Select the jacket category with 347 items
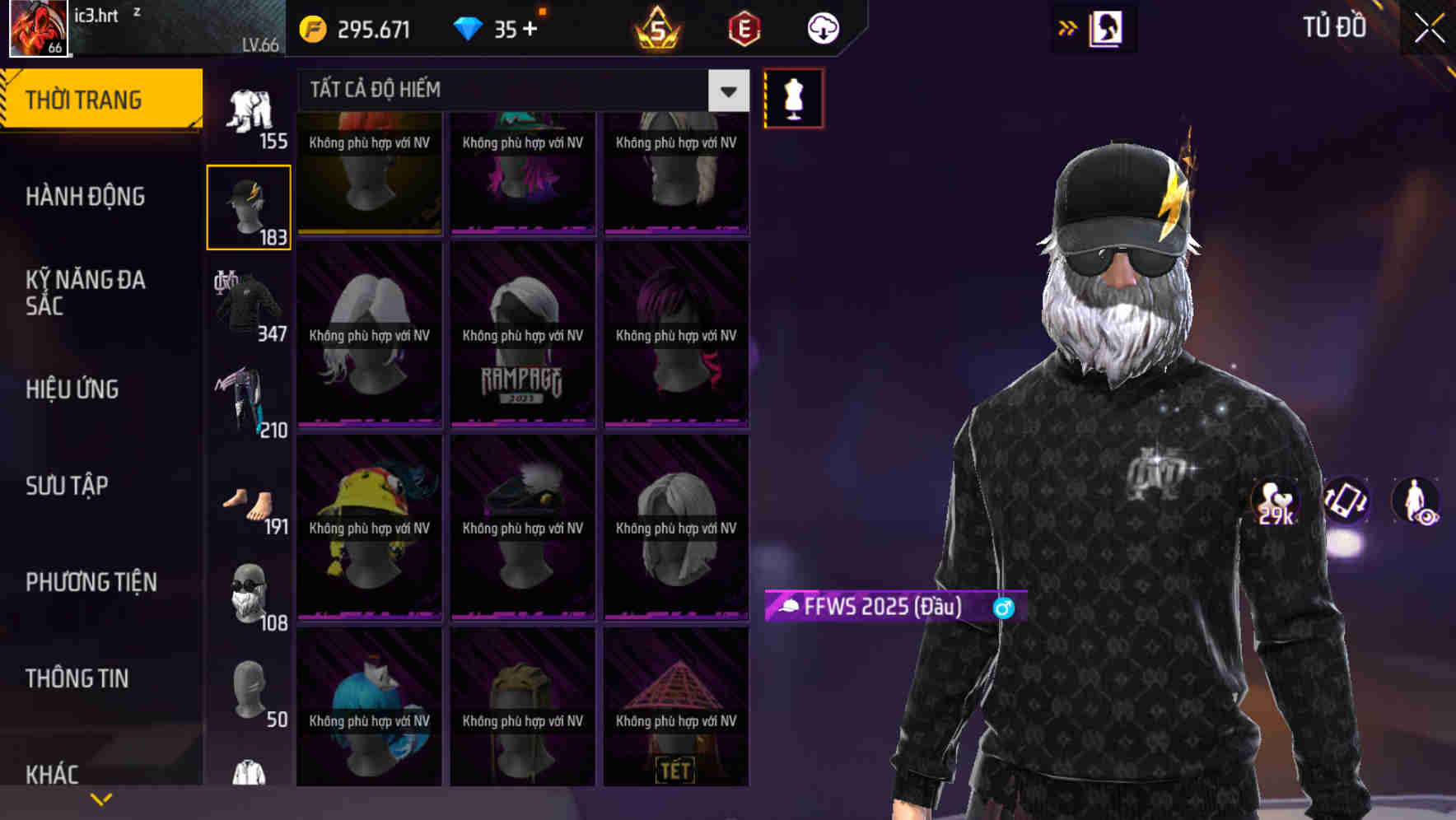The width and height of the screenshot is (1456, 820). pos(249,305)
